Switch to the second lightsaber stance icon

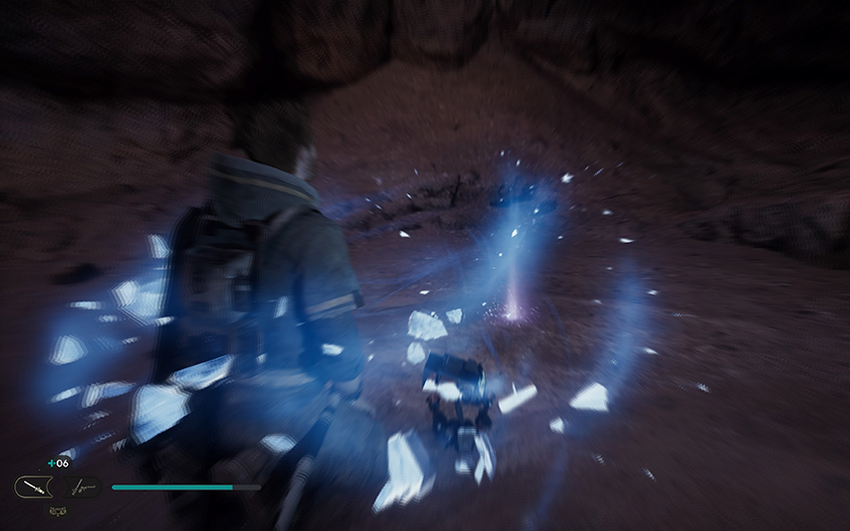[84, 488]
